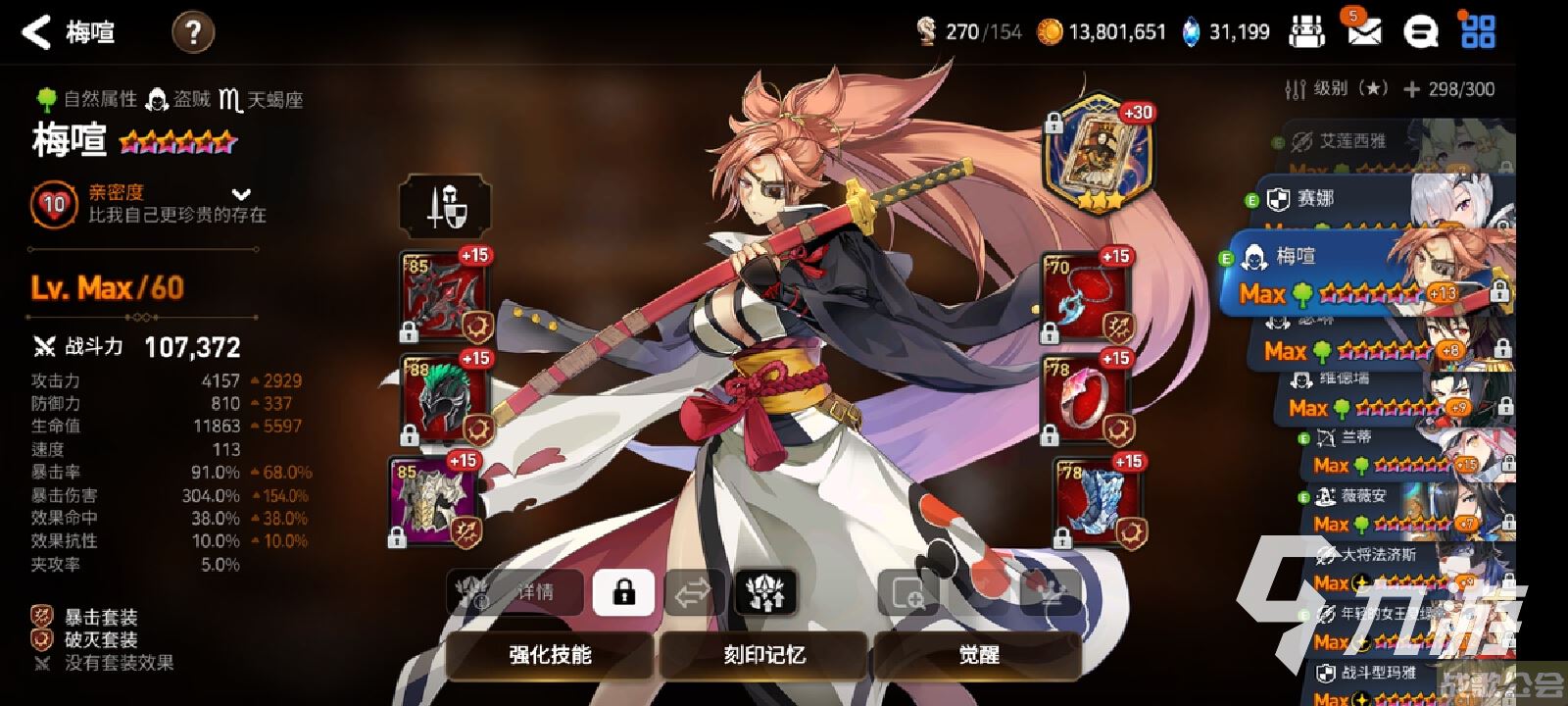Go back with the arrow beside 梅喧
The image size is (1568, 706).
[x=36, y=32]
